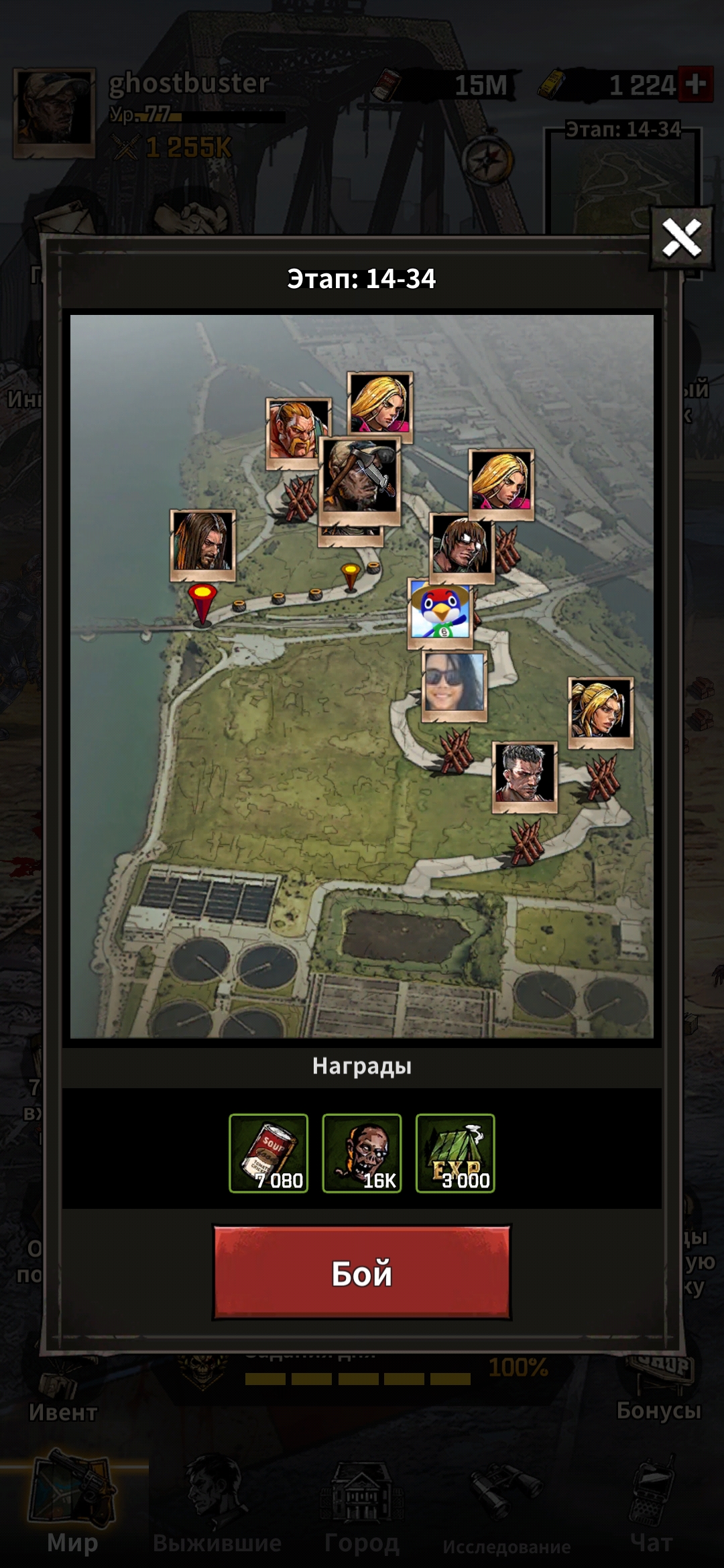The width and height of the screenshot is (724, 1568).
Task: View the EXP tent reward icon
Action: (455, 1153)
